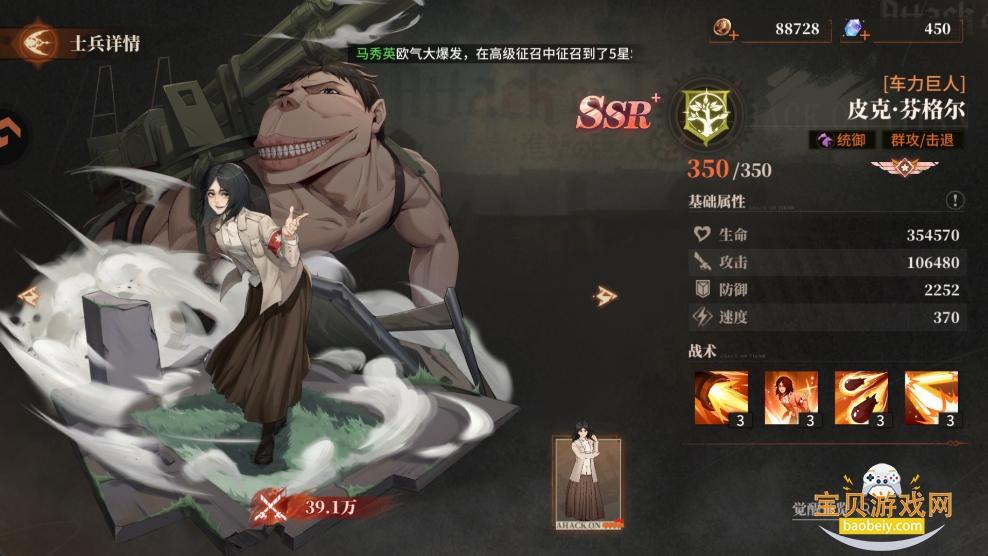
Task: Add more blue crystal gems
Action: [865, 35]
